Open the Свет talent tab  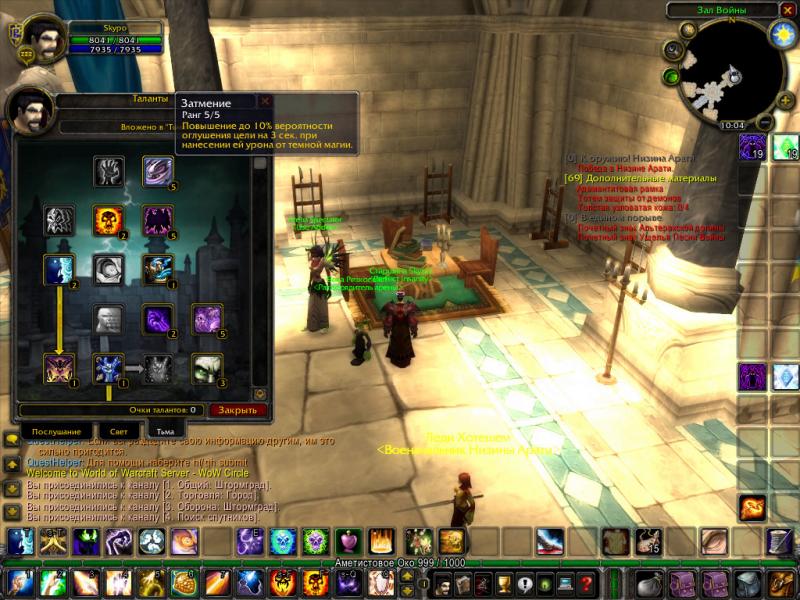(x=119, y=431)
